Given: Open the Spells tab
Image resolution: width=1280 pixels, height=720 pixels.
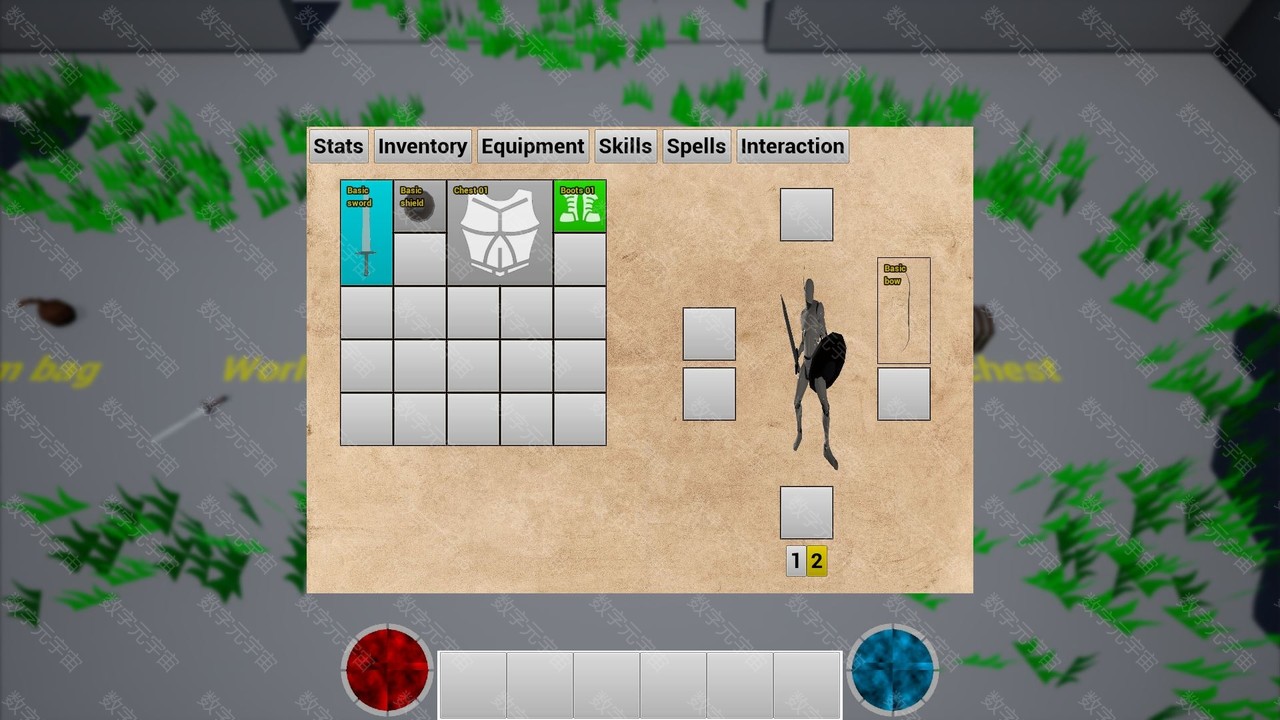Looking at the screenshot, I should [x=696, y=146].
